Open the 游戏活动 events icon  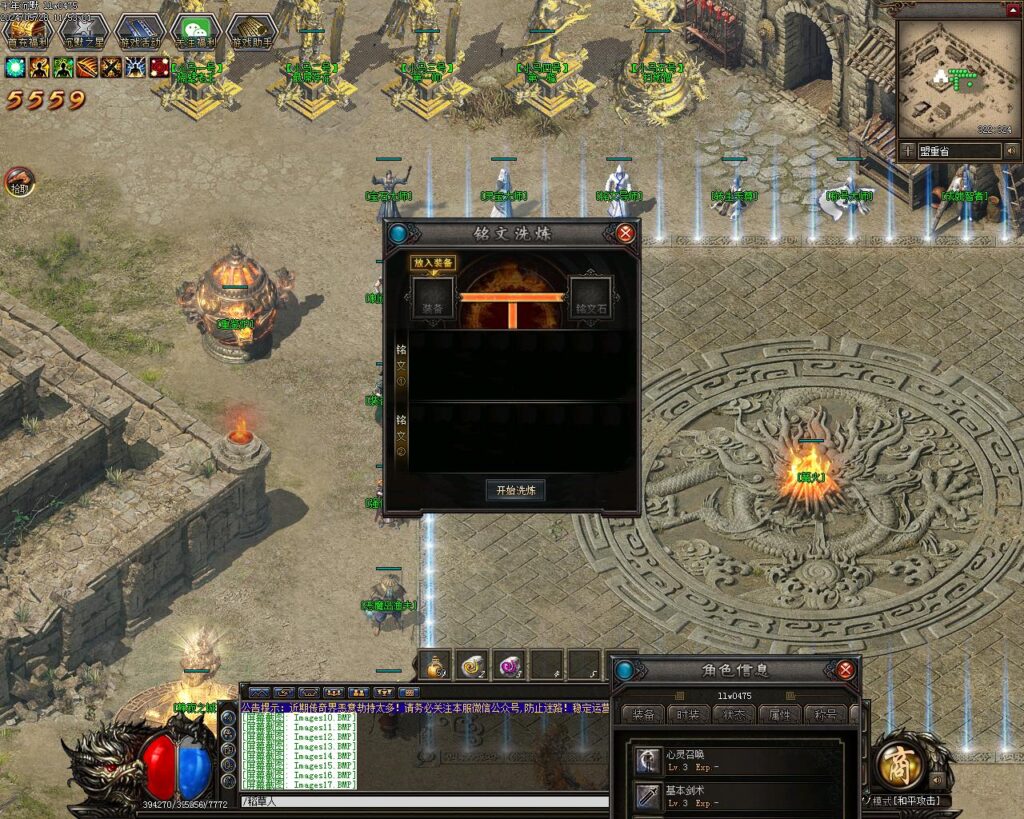tap(139, 33)
